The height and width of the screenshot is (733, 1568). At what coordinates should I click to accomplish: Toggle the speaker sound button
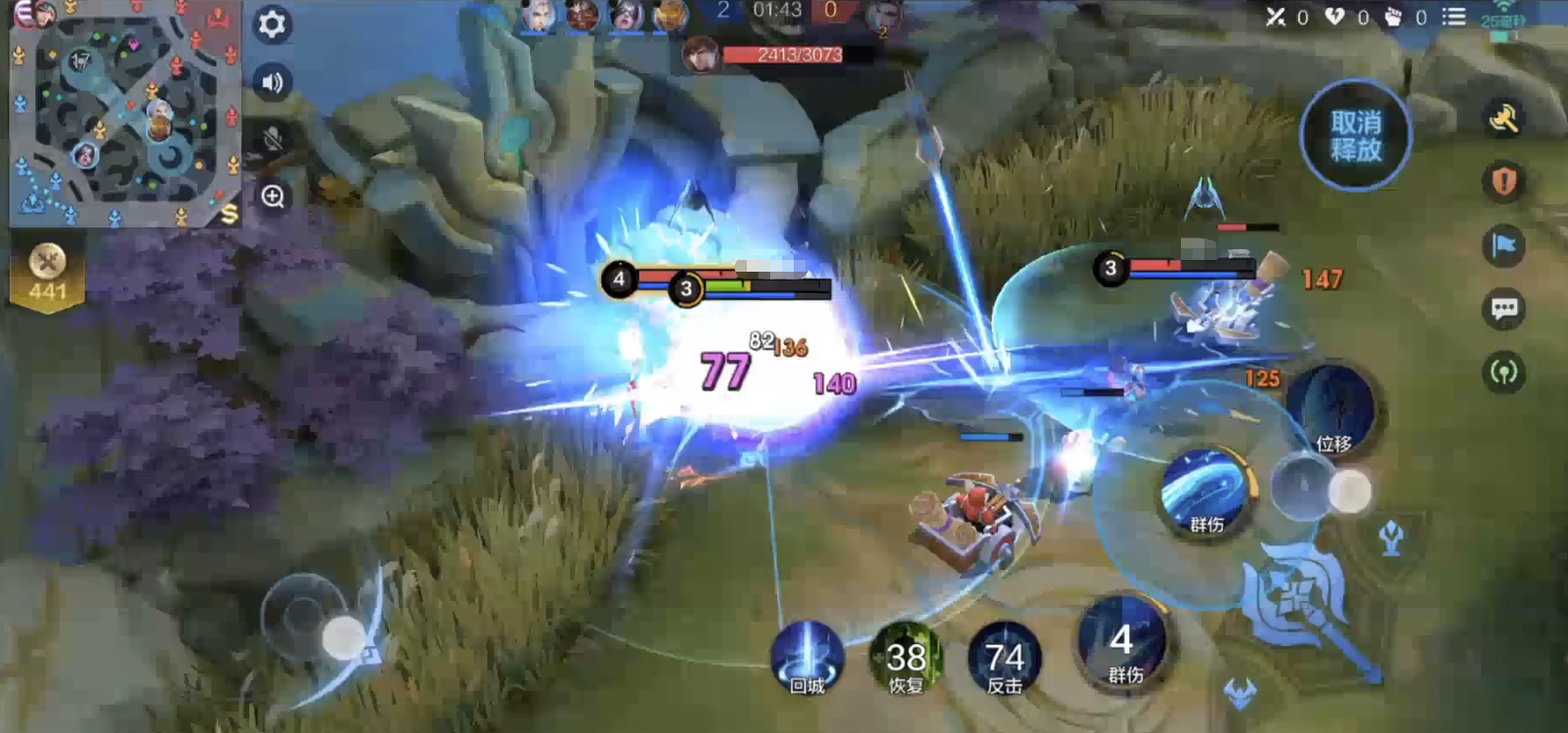coord(272,83)
